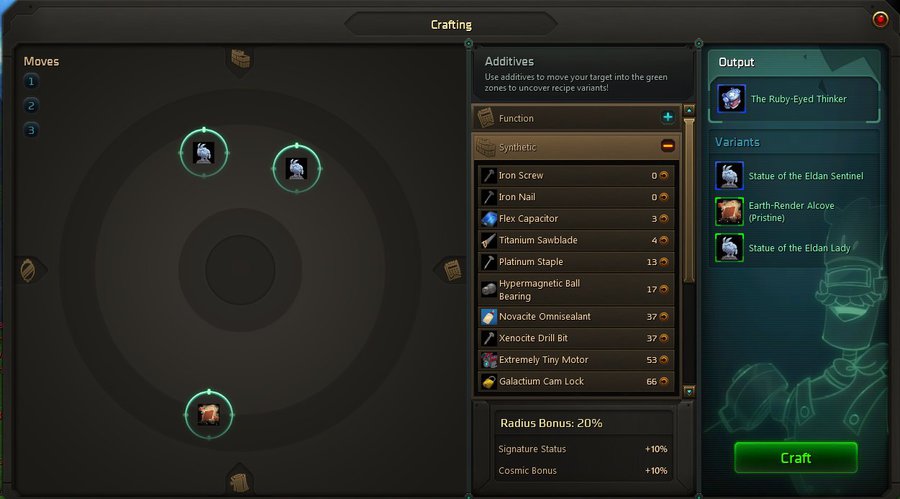
Task: Expand the Function additives category
Action: pyautogui.click(x=668, y=118)
